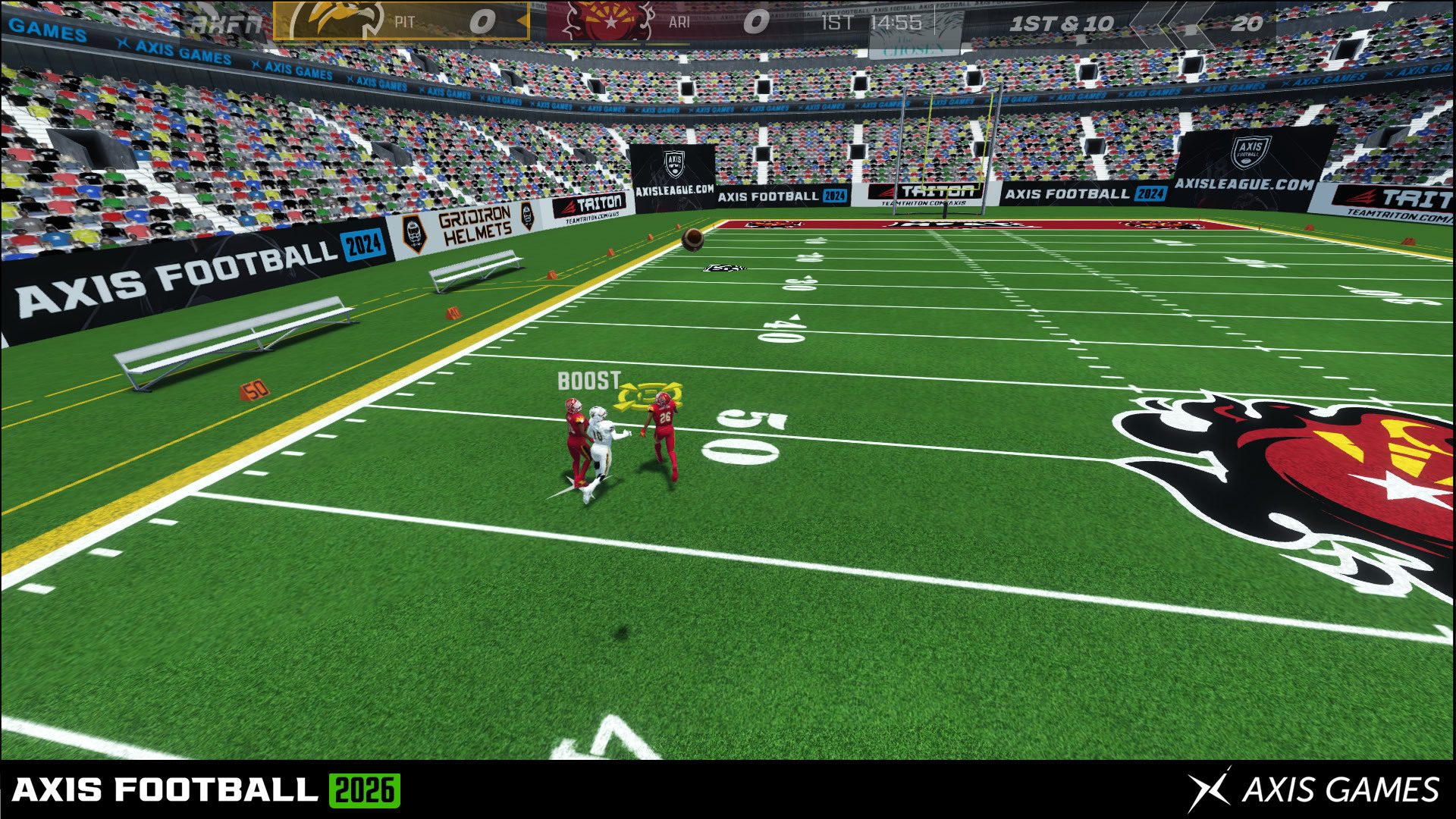The width and height of the screenshot is (1456, 819).
Task: Click the ARI team crest logo
Action: pyautogui.click(x=607, y=21)
